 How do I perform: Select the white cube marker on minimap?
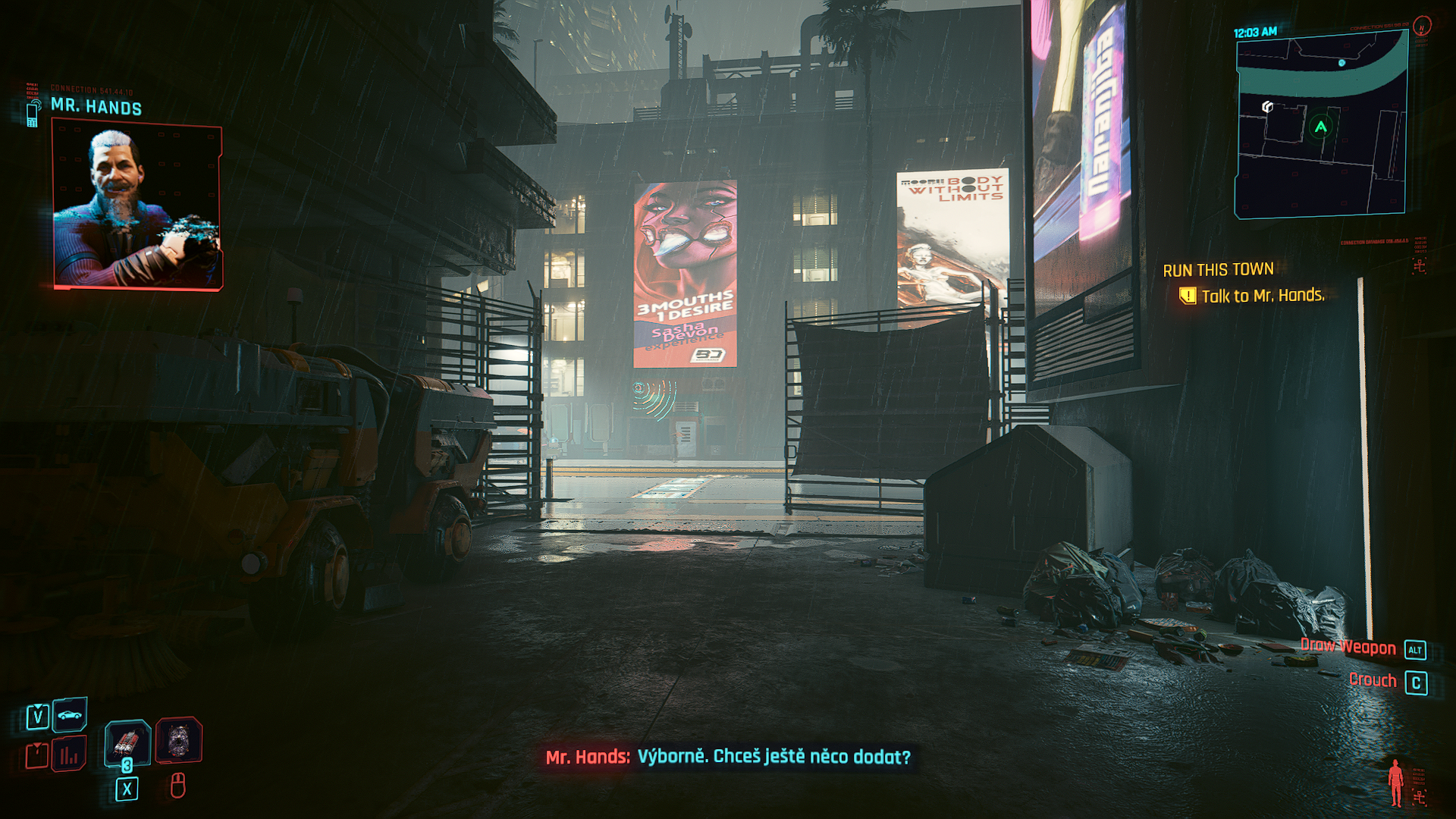point(1267,107)
